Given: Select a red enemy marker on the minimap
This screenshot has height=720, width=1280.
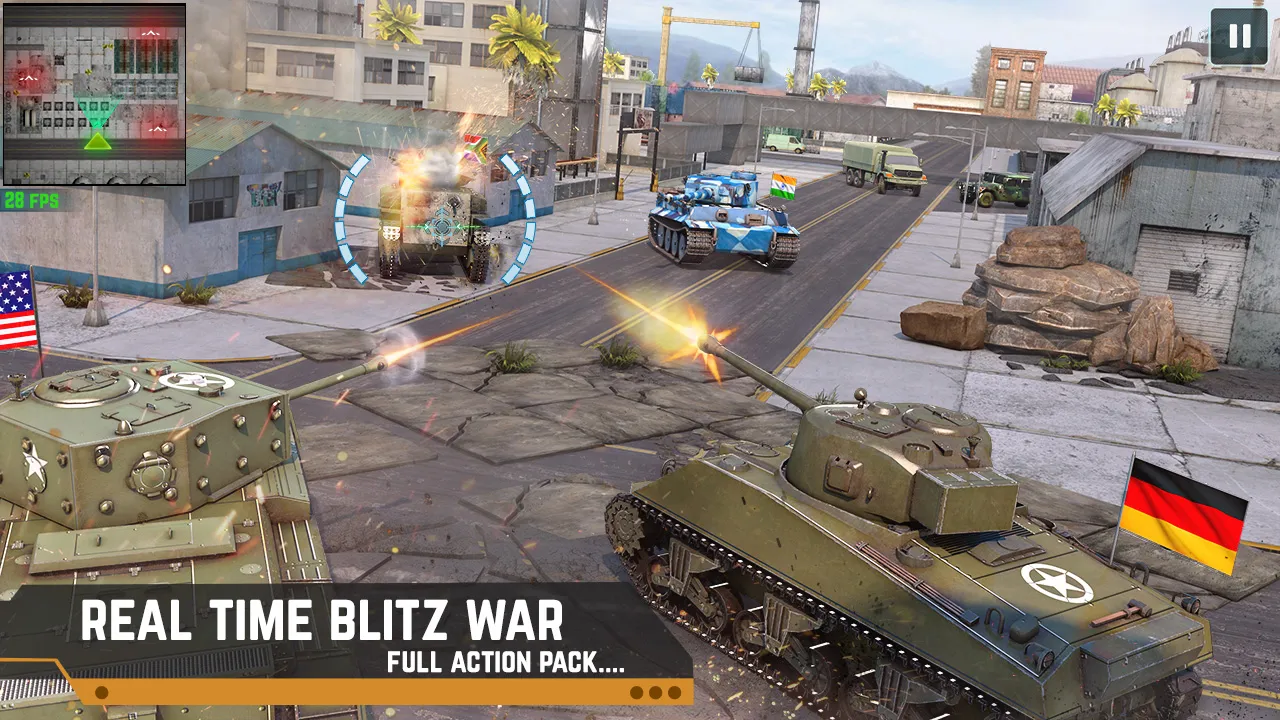Looking at the screenshot, I should pos(151,32).
